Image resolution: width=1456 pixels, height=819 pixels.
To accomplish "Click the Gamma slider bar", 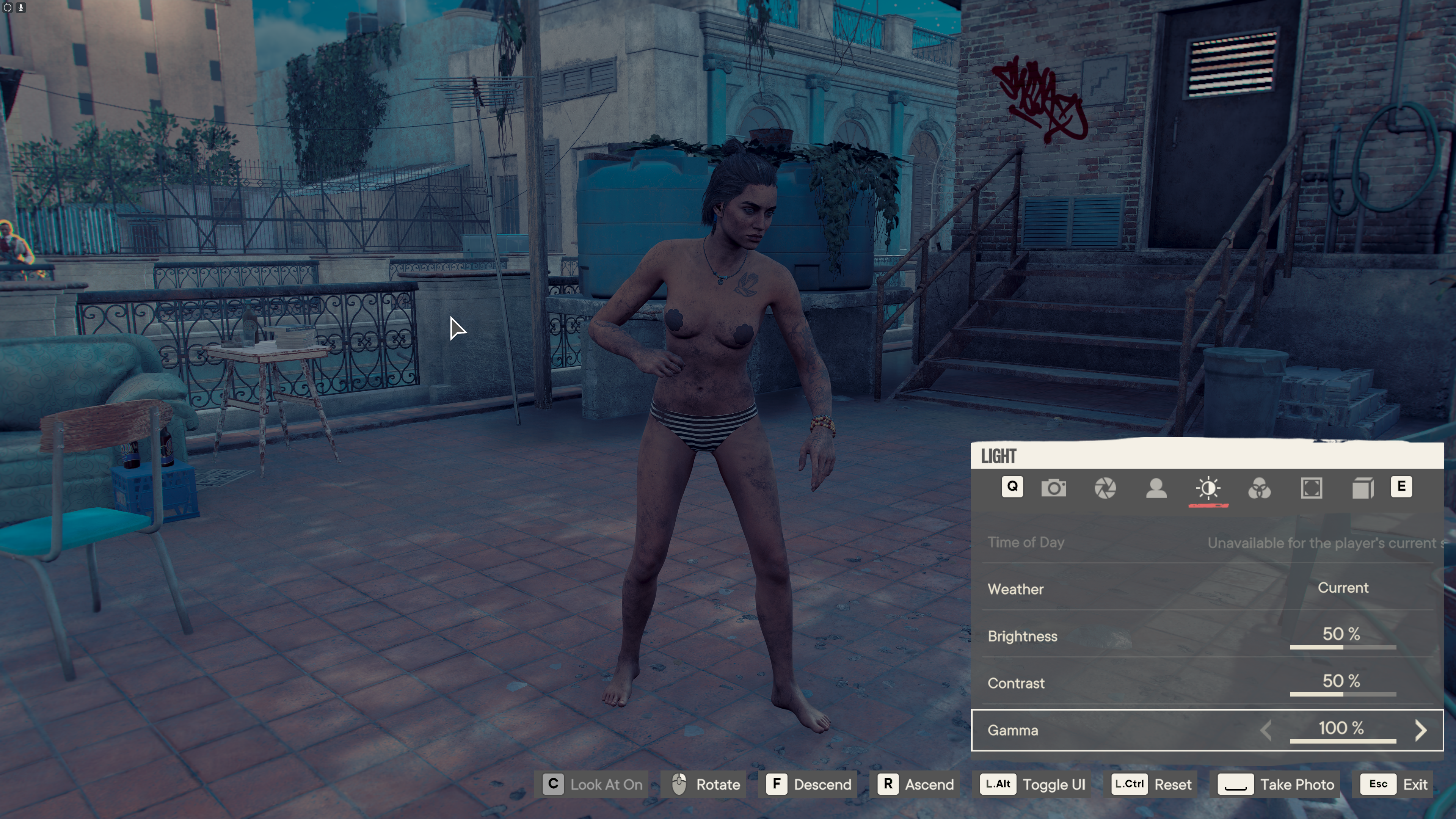I will [1343, 741].
